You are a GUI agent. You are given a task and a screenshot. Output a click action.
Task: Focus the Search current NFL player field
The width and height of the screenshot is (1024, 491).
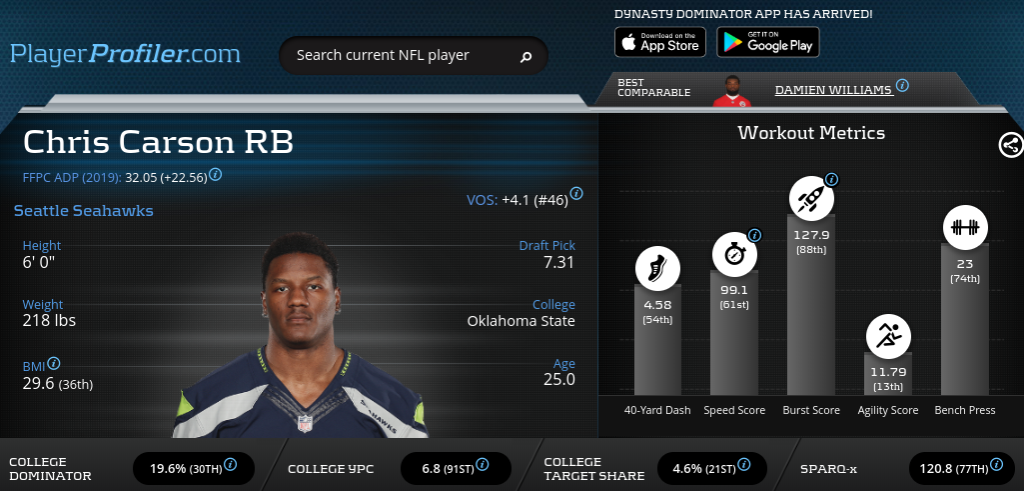click(400, 56)
